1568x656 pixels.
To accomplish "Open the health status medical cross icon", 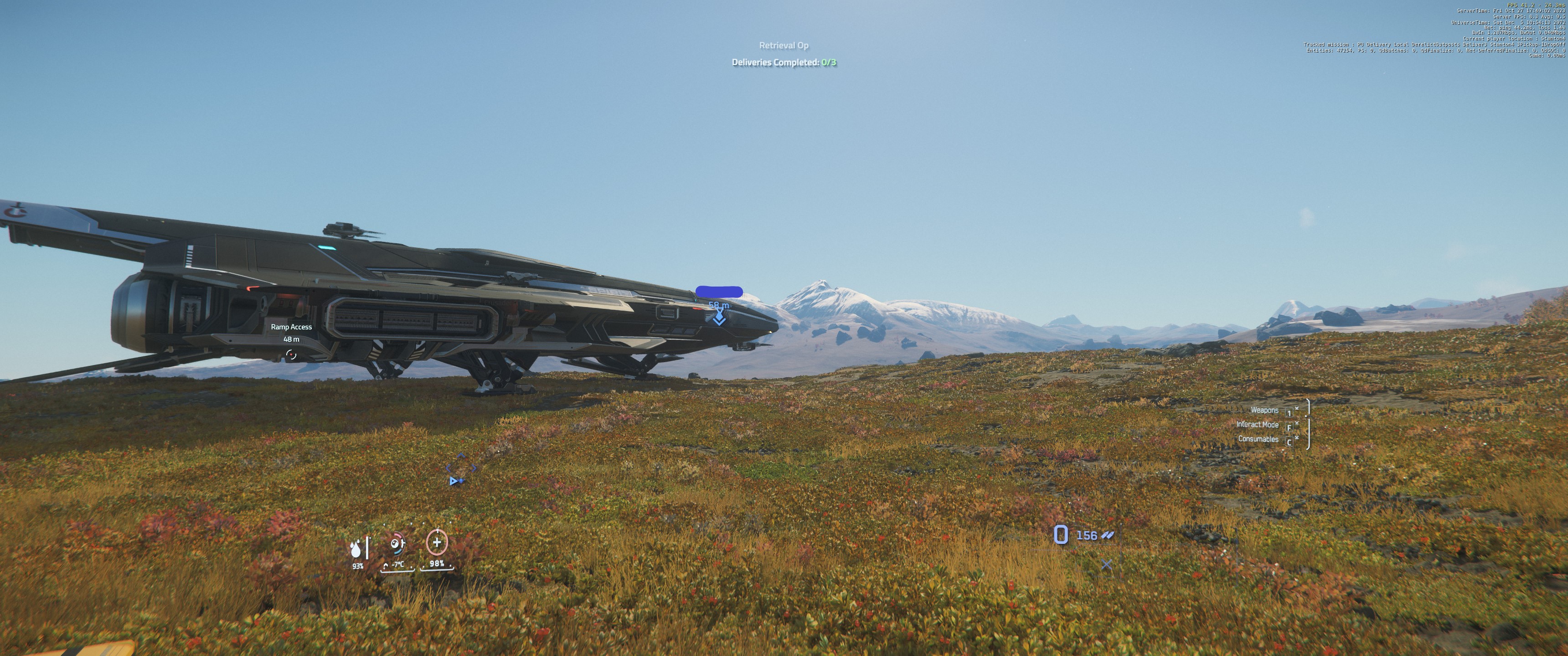I will pos(438,543).
